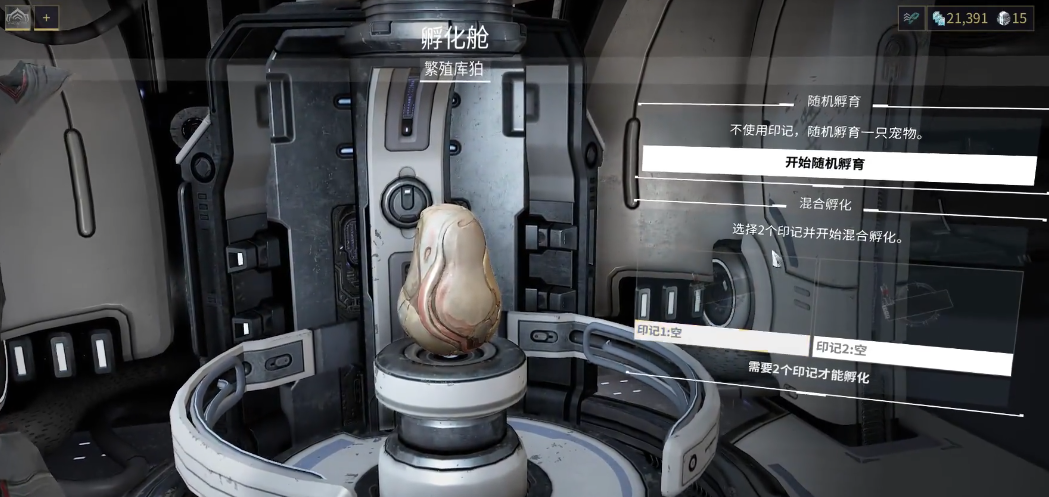Click the 需要2个印记才能孵化 hatch button
1049x497 pixels.
click(808, 376)
